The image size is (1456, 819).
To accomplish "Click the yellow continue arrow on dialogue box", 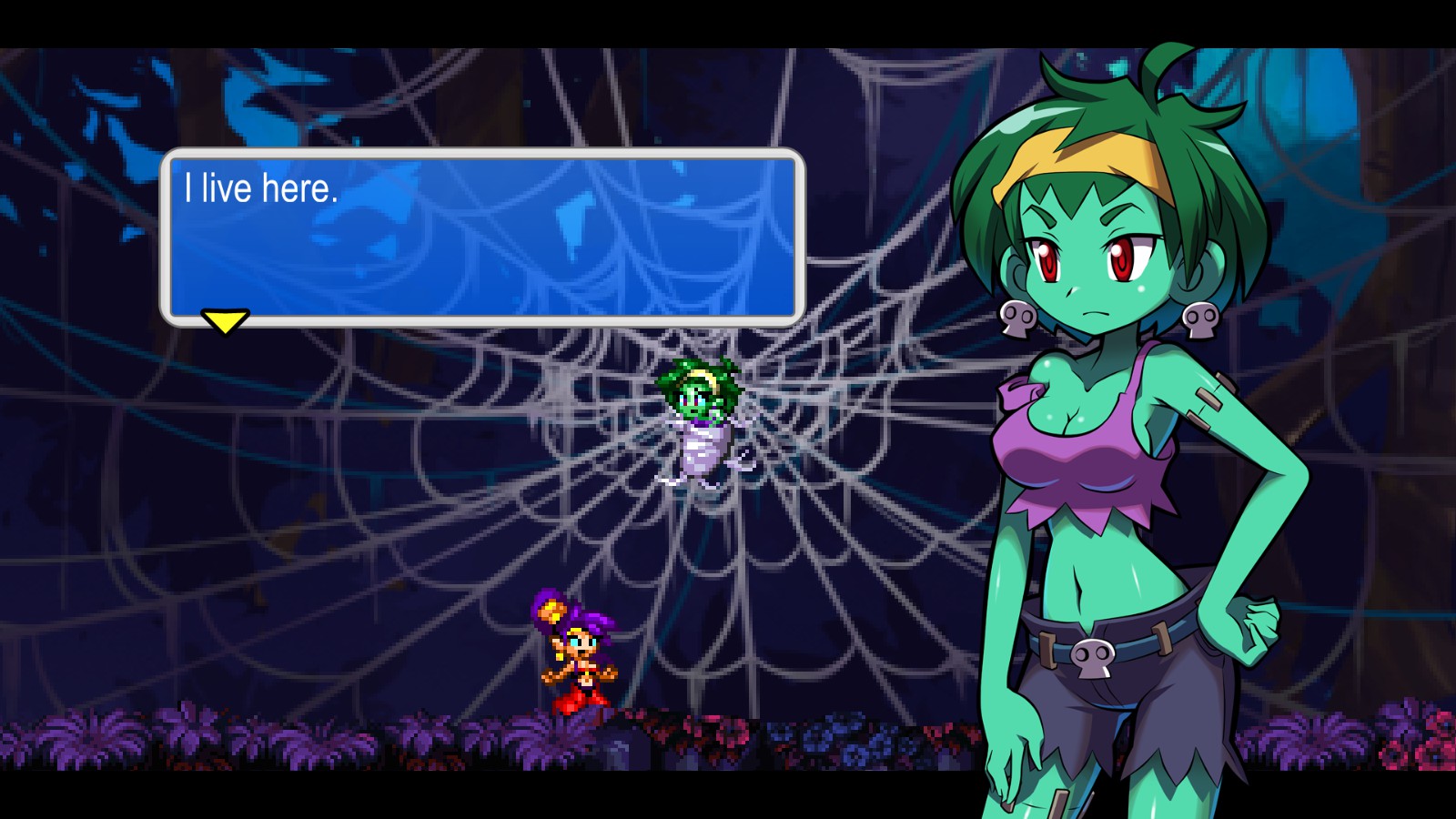I will pos(225,321).
